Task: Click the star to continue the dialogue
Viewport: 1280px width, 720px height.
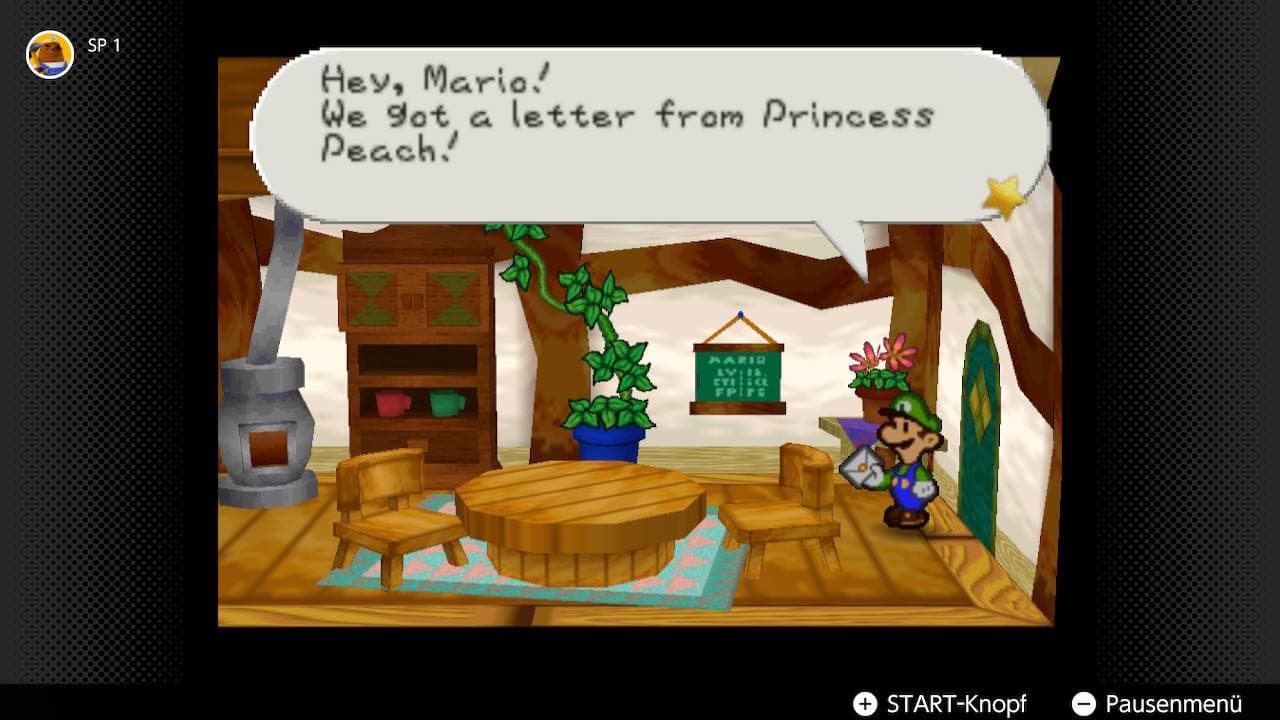Action: click(x=1003, y=197)
